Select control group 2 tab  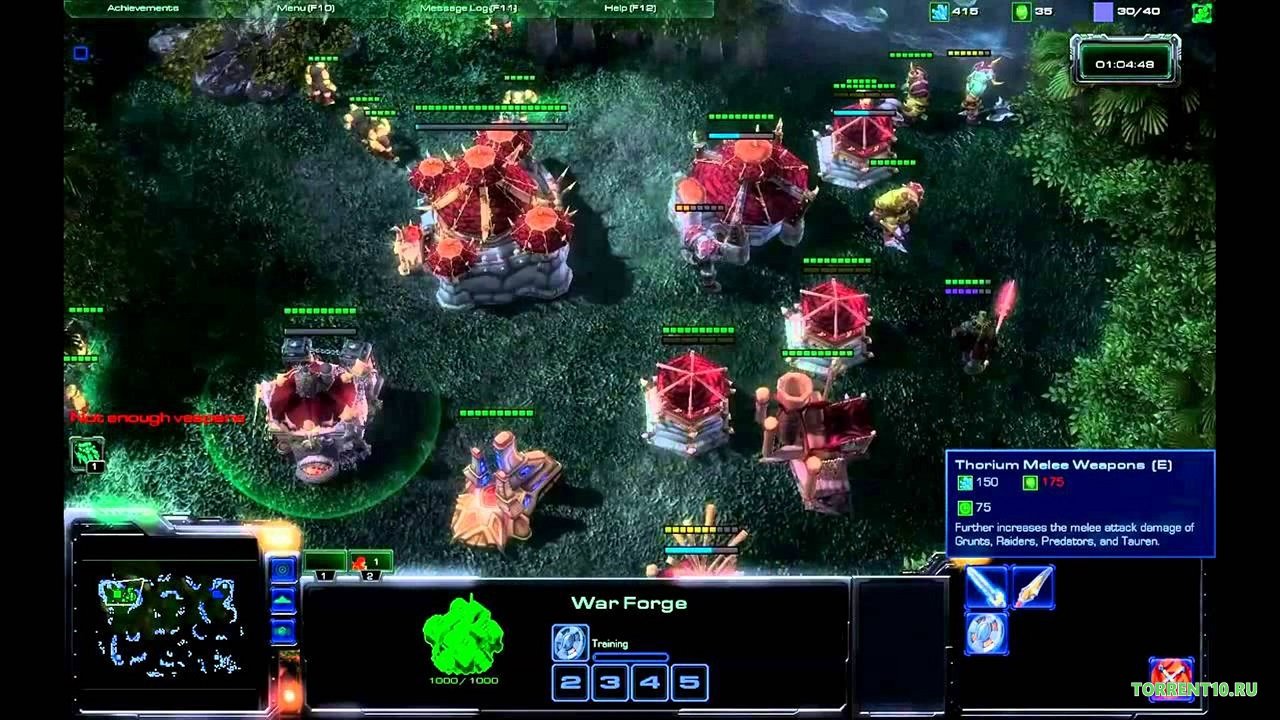click(370, 563)
